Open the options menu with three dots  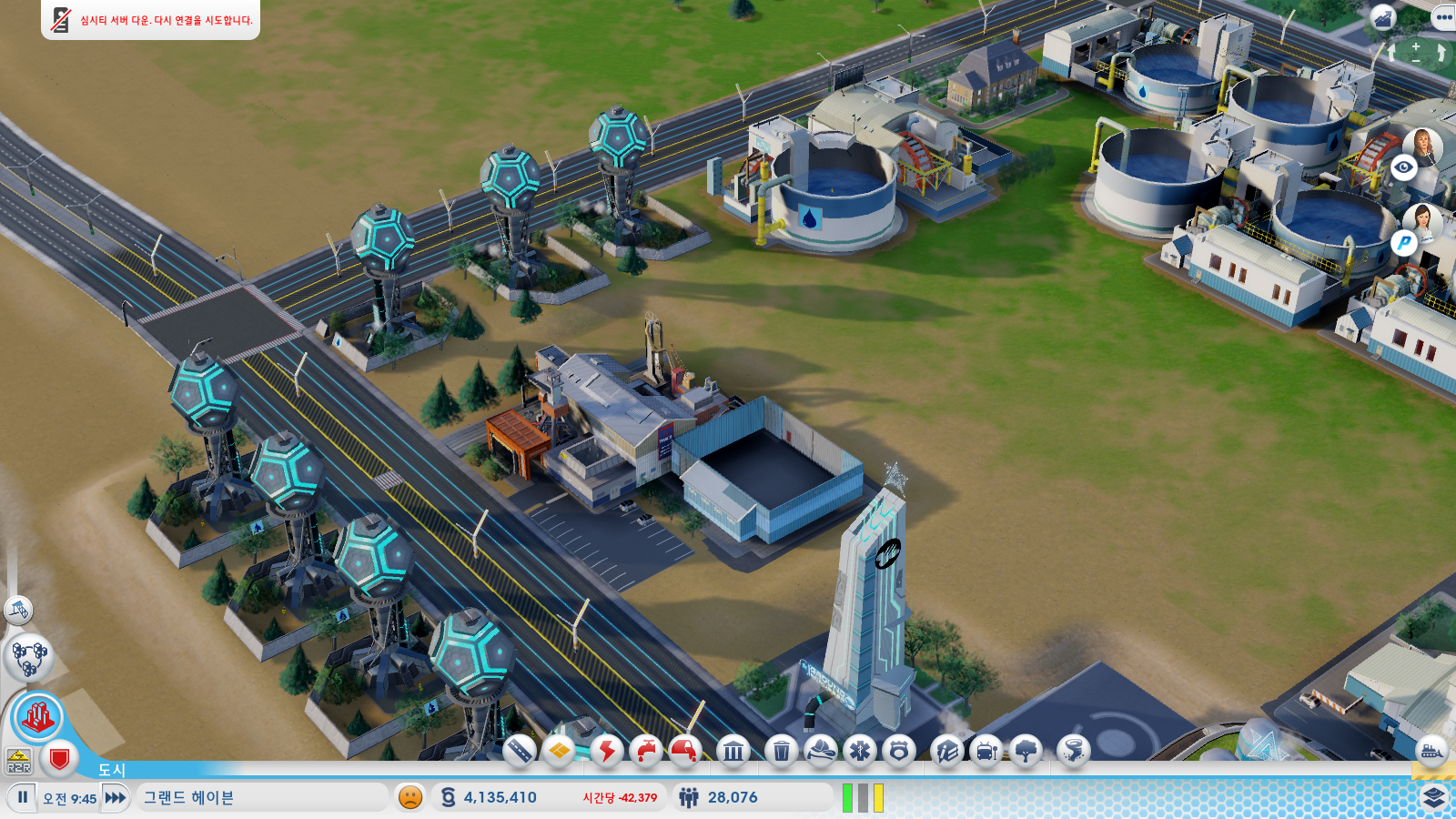tap(1444, 17)
